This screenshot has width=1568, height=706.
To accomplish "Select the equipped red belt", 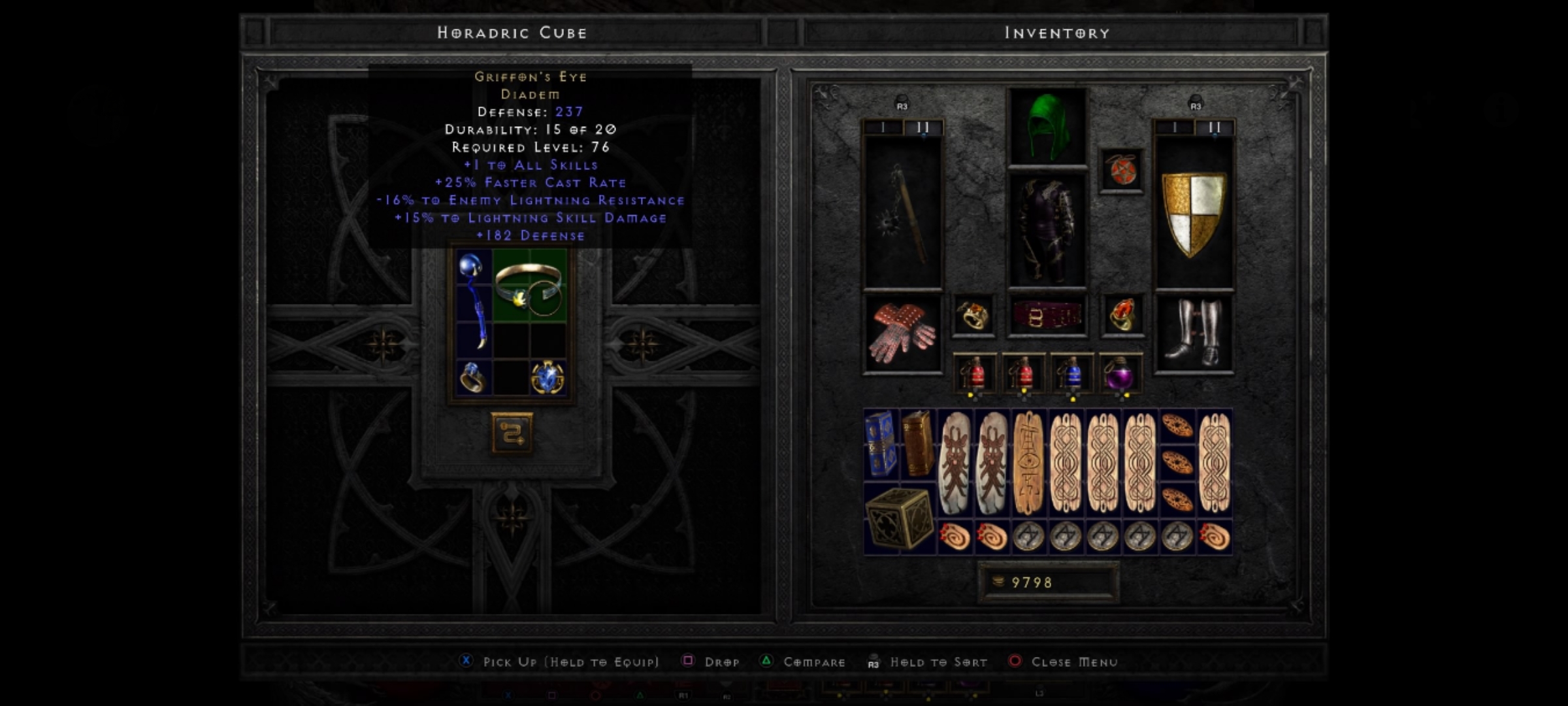I will pyautogui.click(x=1047, y=316).
